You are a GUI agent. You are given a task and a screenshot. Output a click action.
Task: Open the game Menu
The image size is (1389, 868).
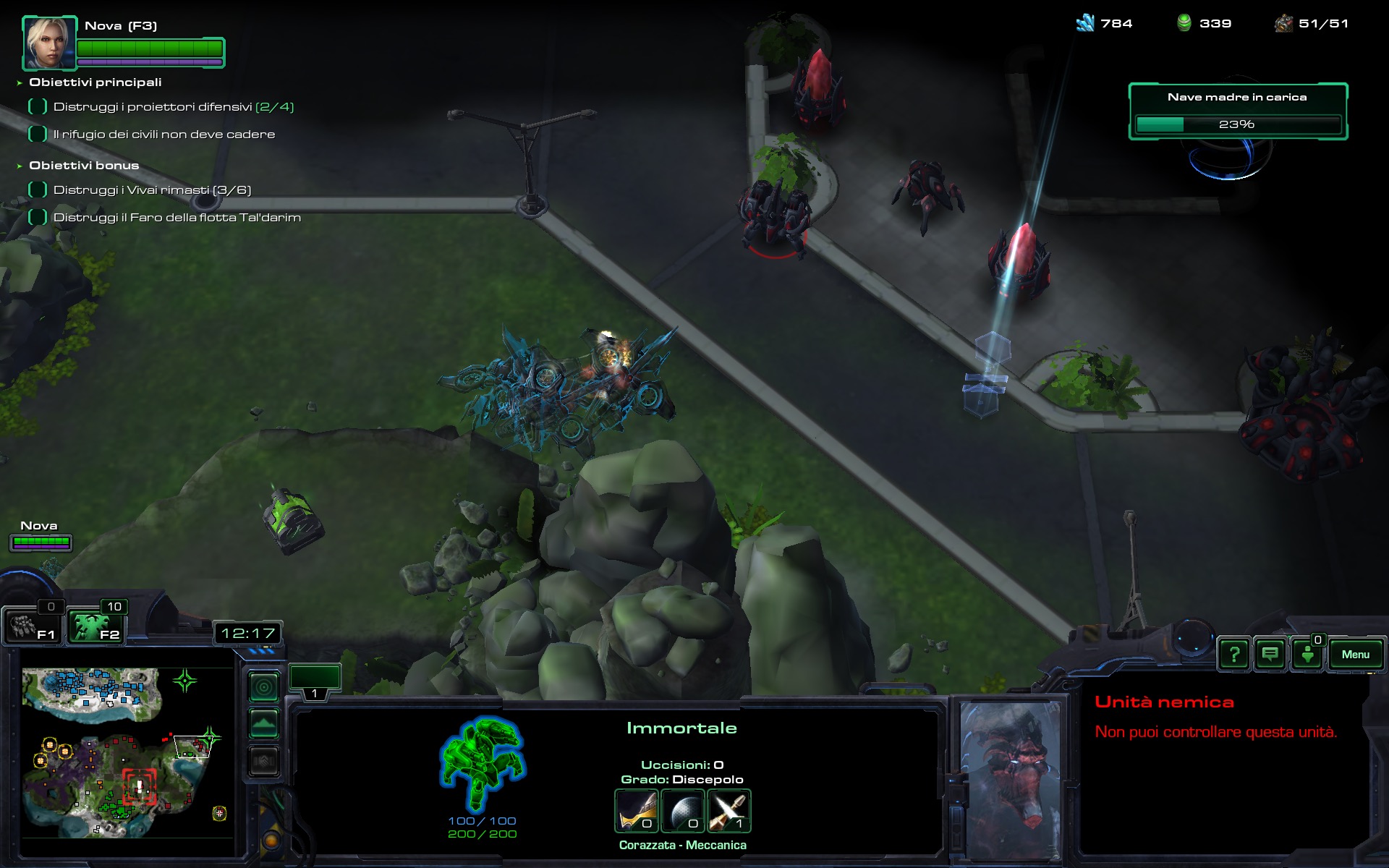pos(1355,655)
